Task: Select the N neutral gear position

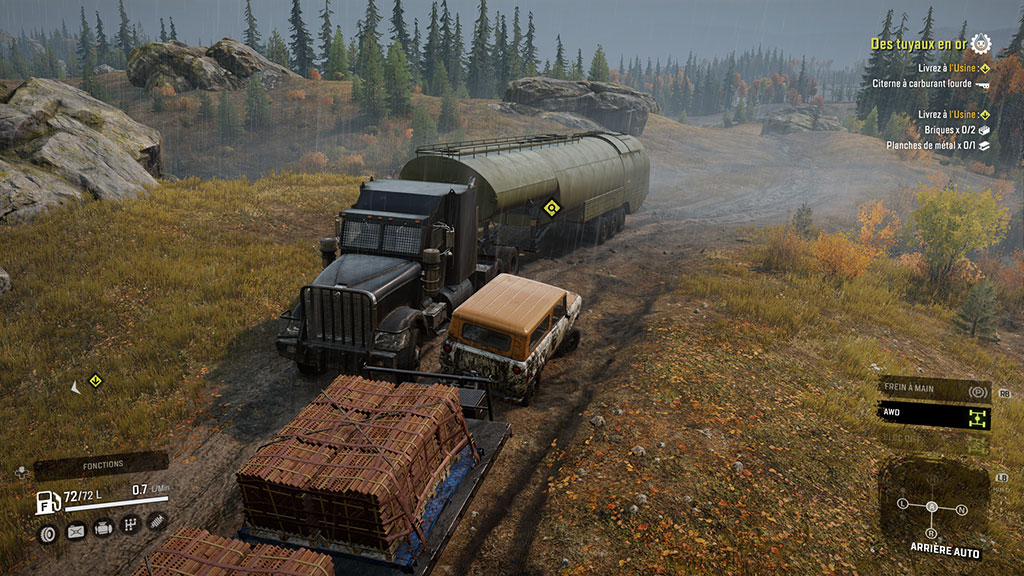Action: [961, 510]
